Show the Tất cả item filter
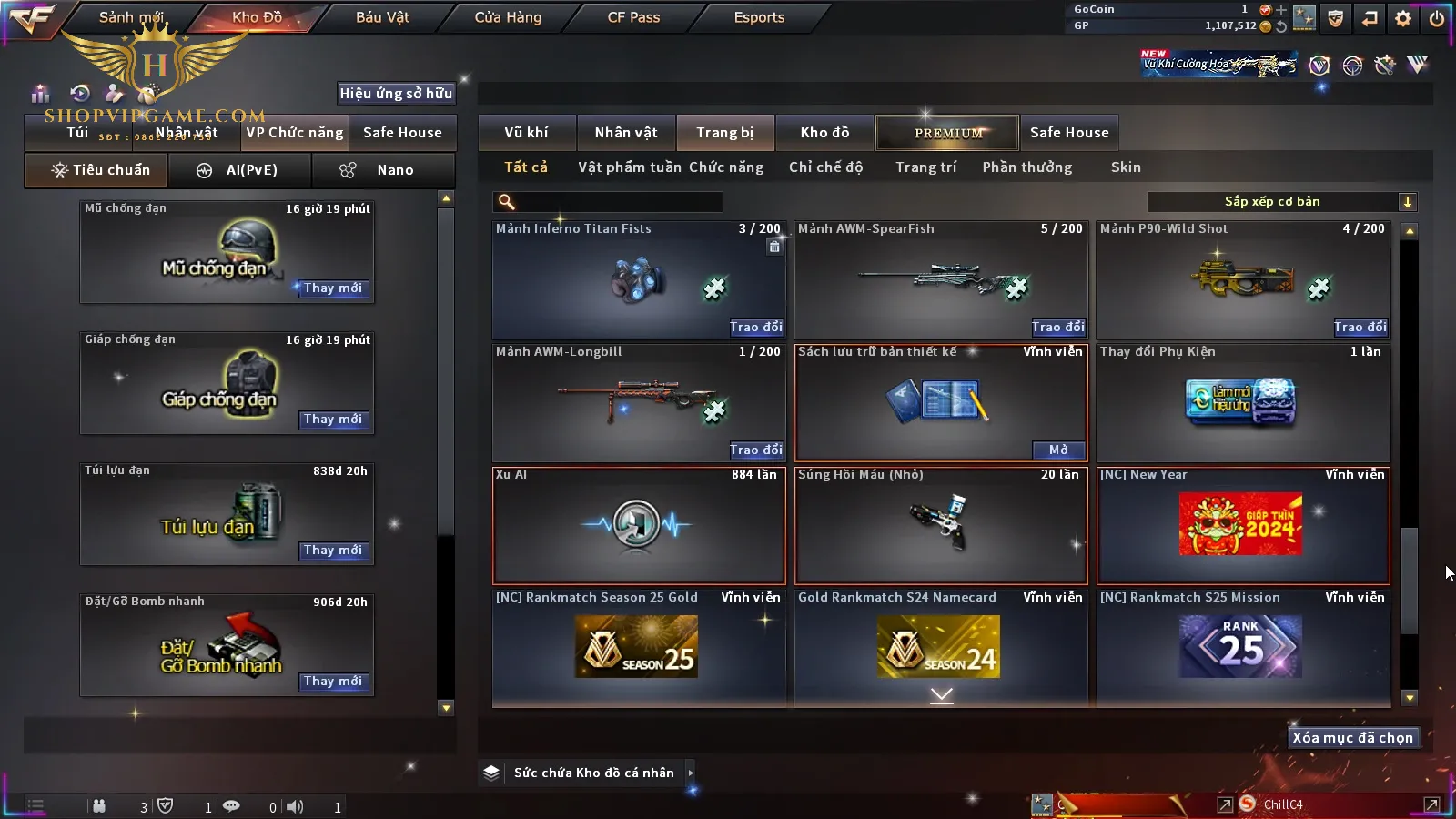Image resolution: width=1456 pixels, height=819 pixels. tap(526, 167)
